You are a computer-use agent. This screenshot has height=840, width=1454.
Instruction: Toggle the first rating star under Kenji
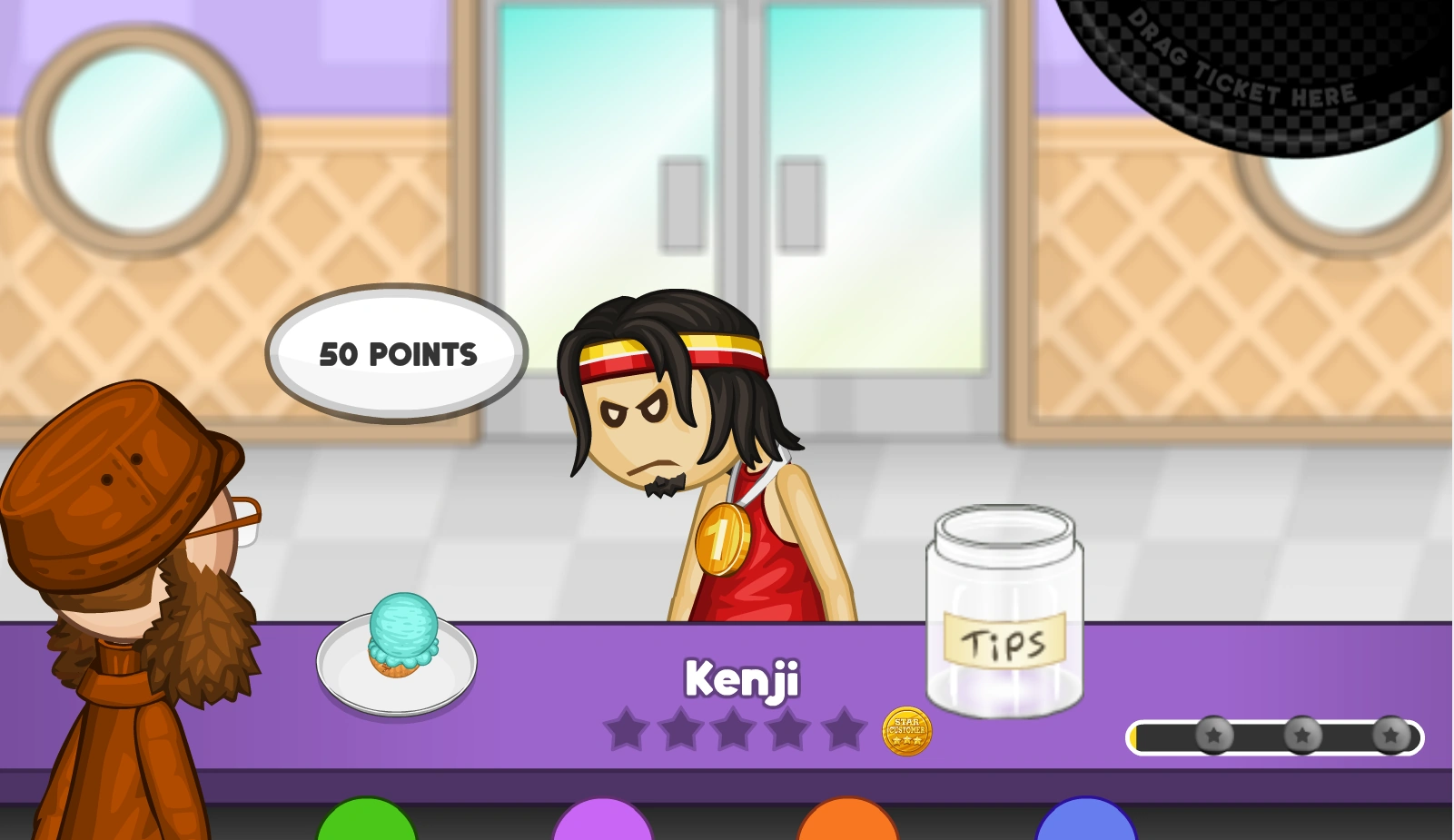point(628,729)
